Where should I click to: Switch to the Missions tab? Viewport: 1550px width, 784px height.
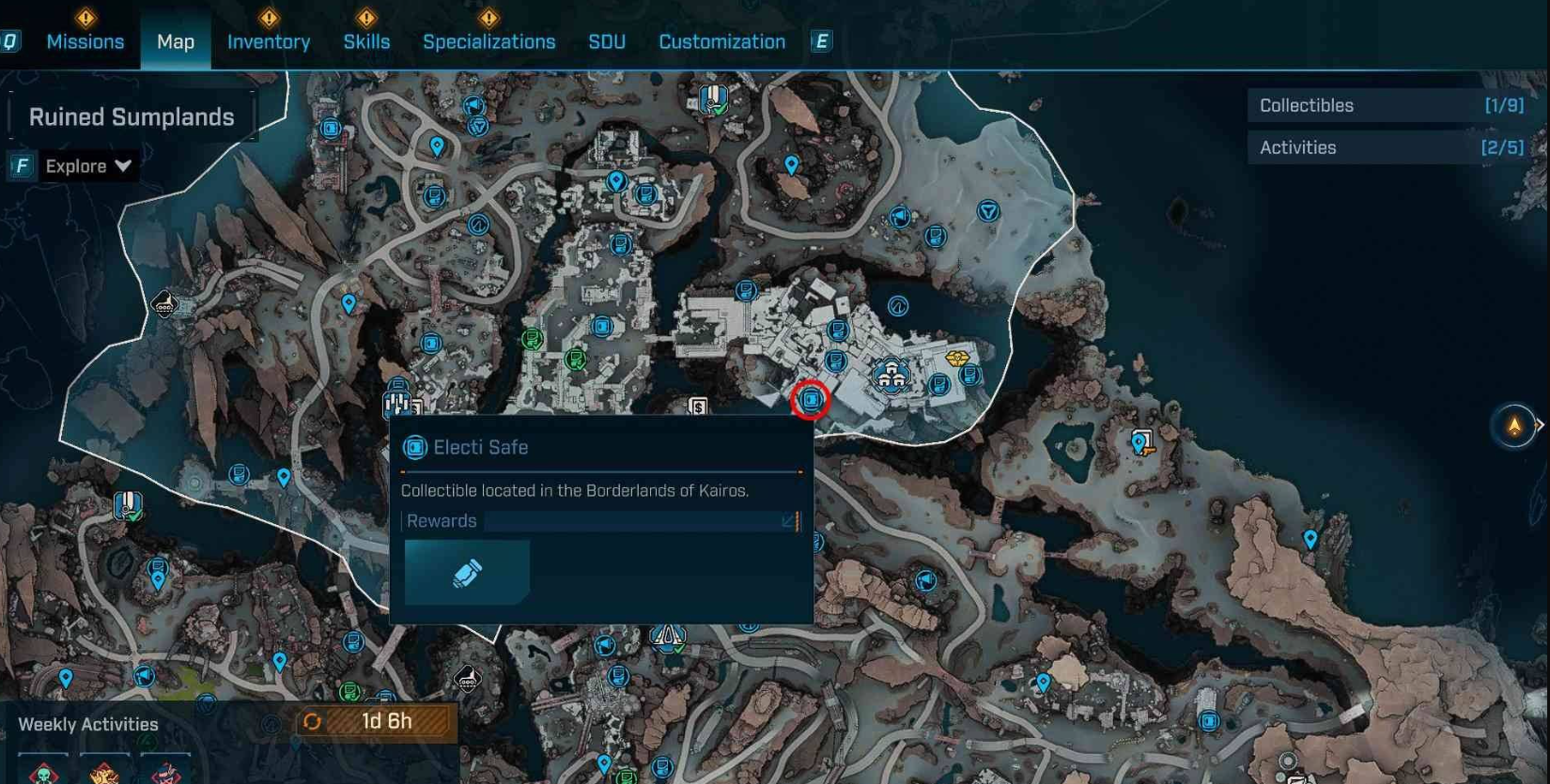[x=85, y=42]
